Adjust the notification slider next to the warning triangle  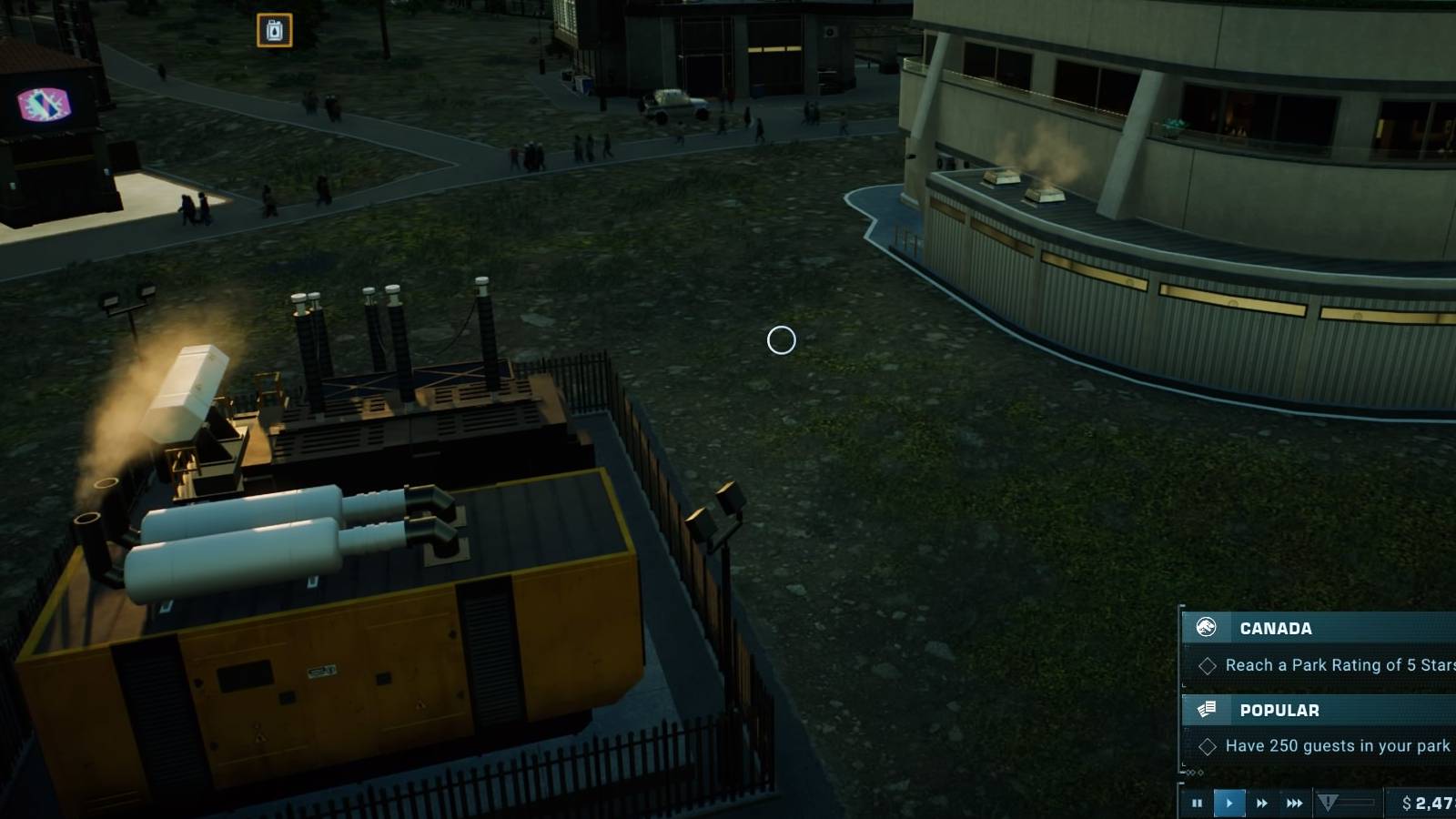tap(1358, 801)
